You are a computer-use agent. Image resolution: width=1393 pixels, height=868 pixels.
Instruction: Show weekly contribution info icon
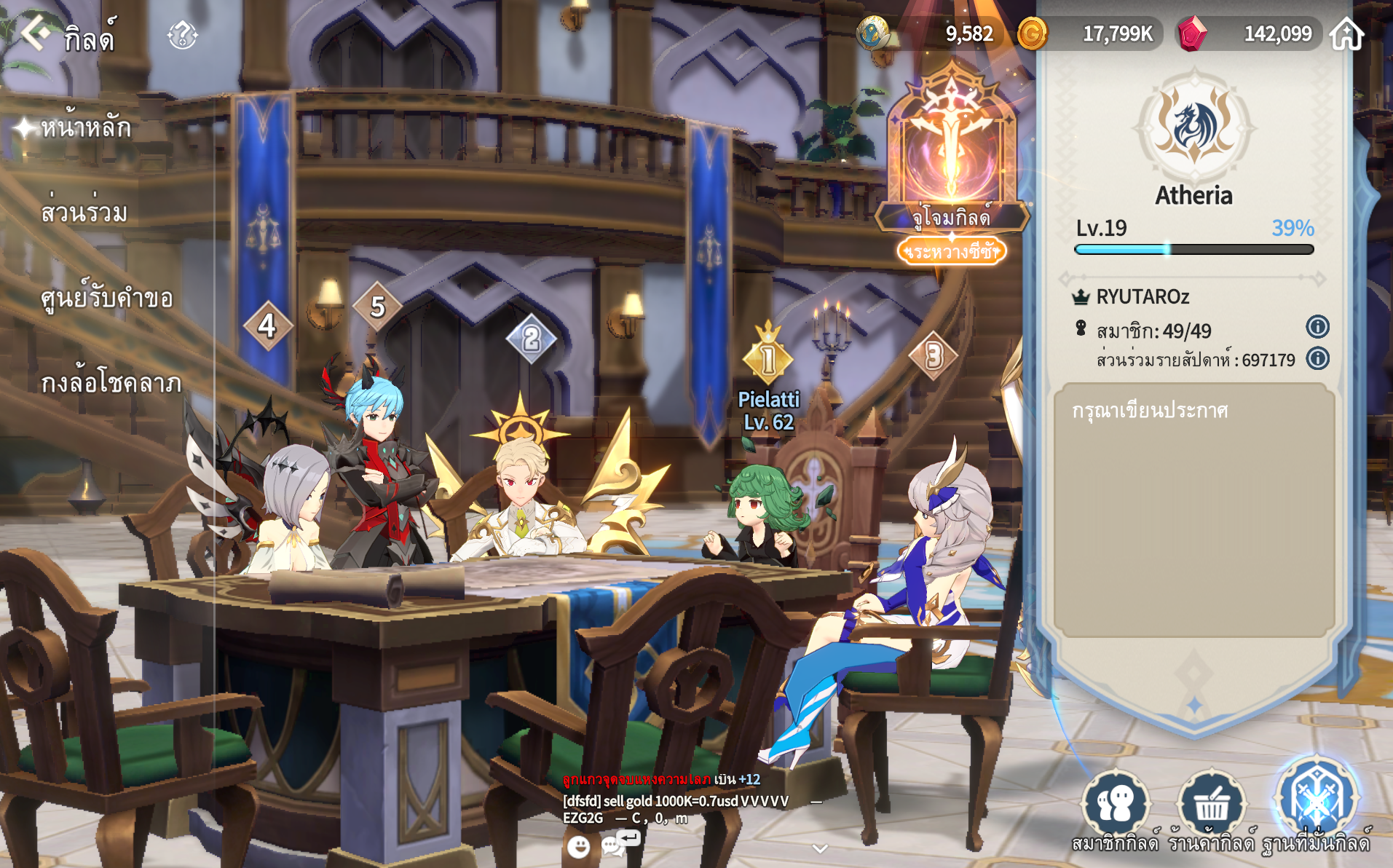coord(1317,358)
